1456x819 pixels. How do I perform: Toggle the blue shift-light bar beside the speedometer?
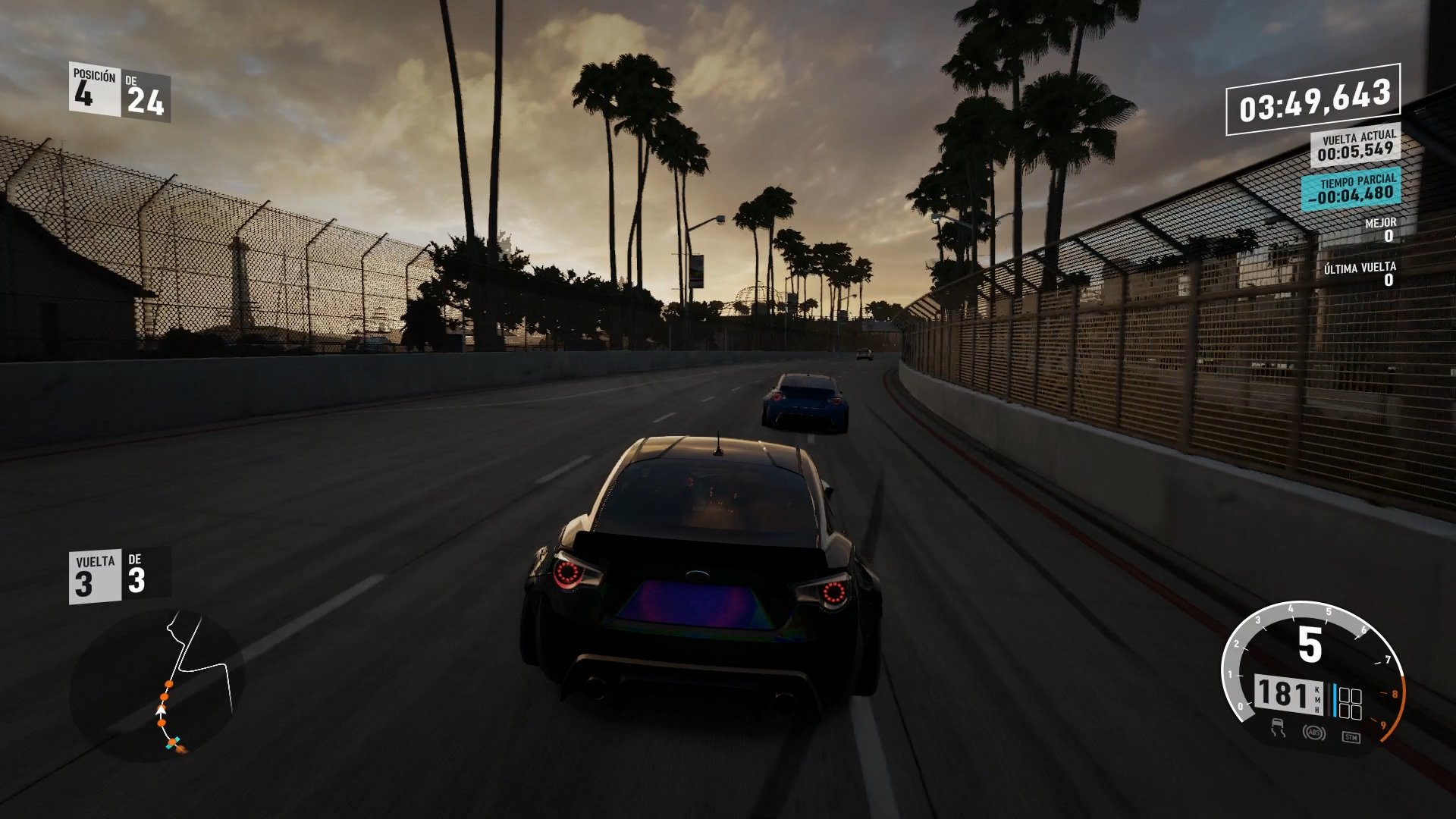tap(1334, 699)
